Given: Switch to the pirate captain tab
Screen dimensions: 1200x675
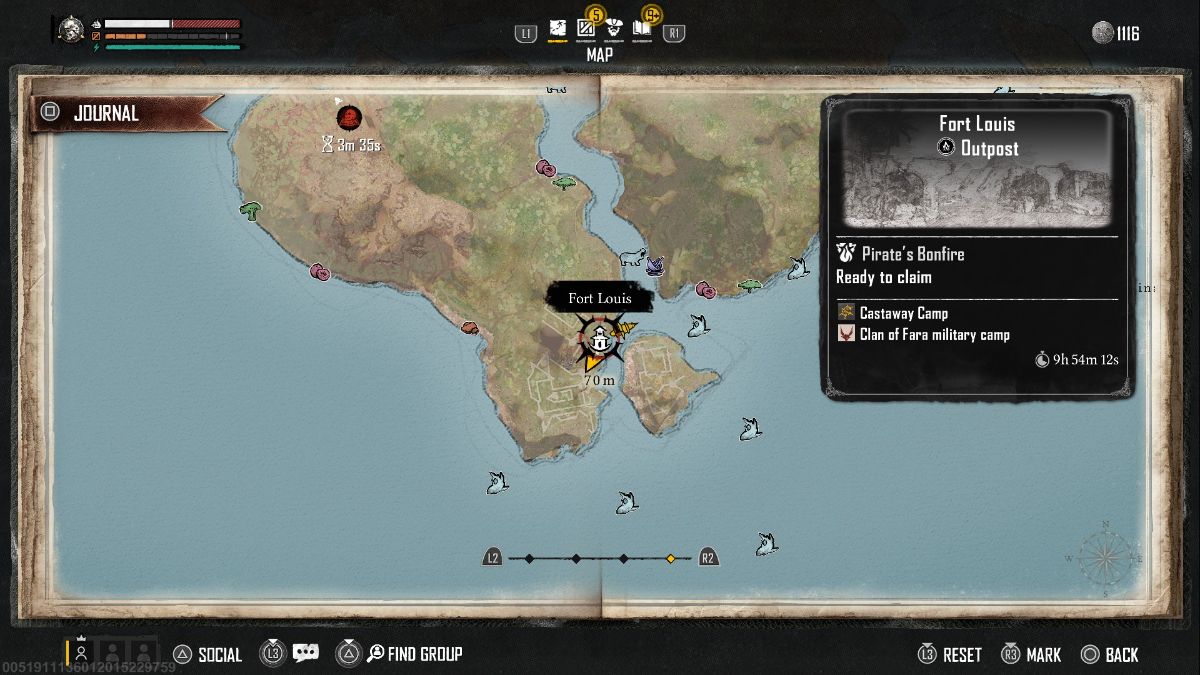Looking at the screenshot, I should click(x=614, y=29).
